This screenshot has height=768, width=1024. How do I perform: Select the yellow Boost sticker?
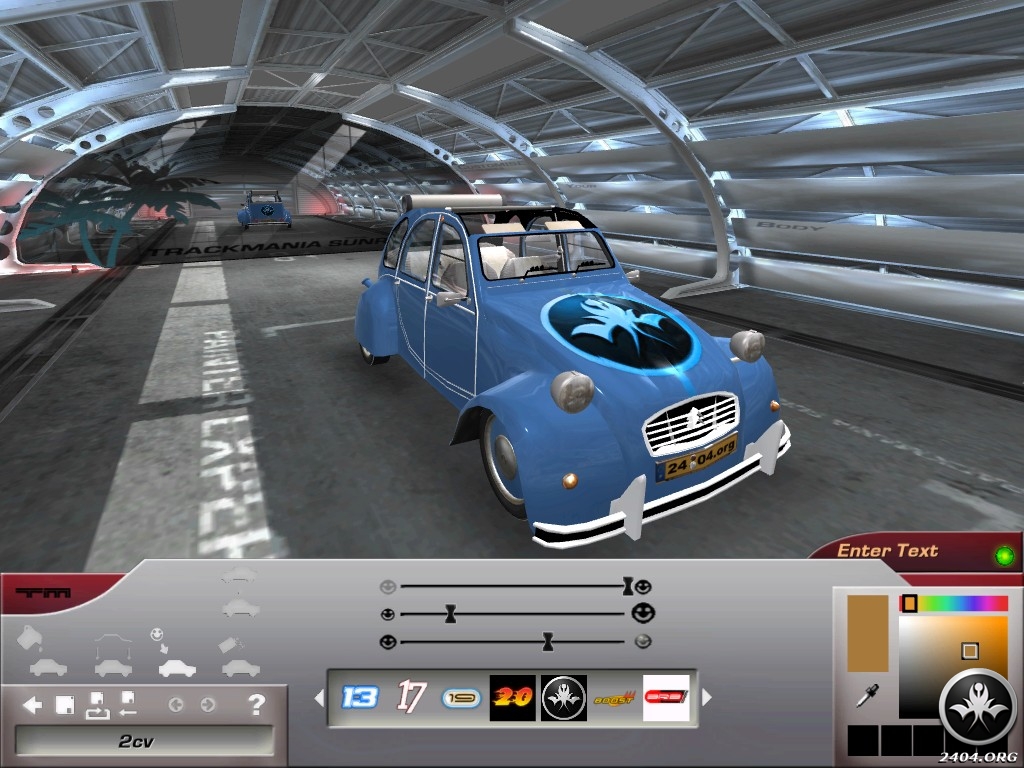click(615, 697)
